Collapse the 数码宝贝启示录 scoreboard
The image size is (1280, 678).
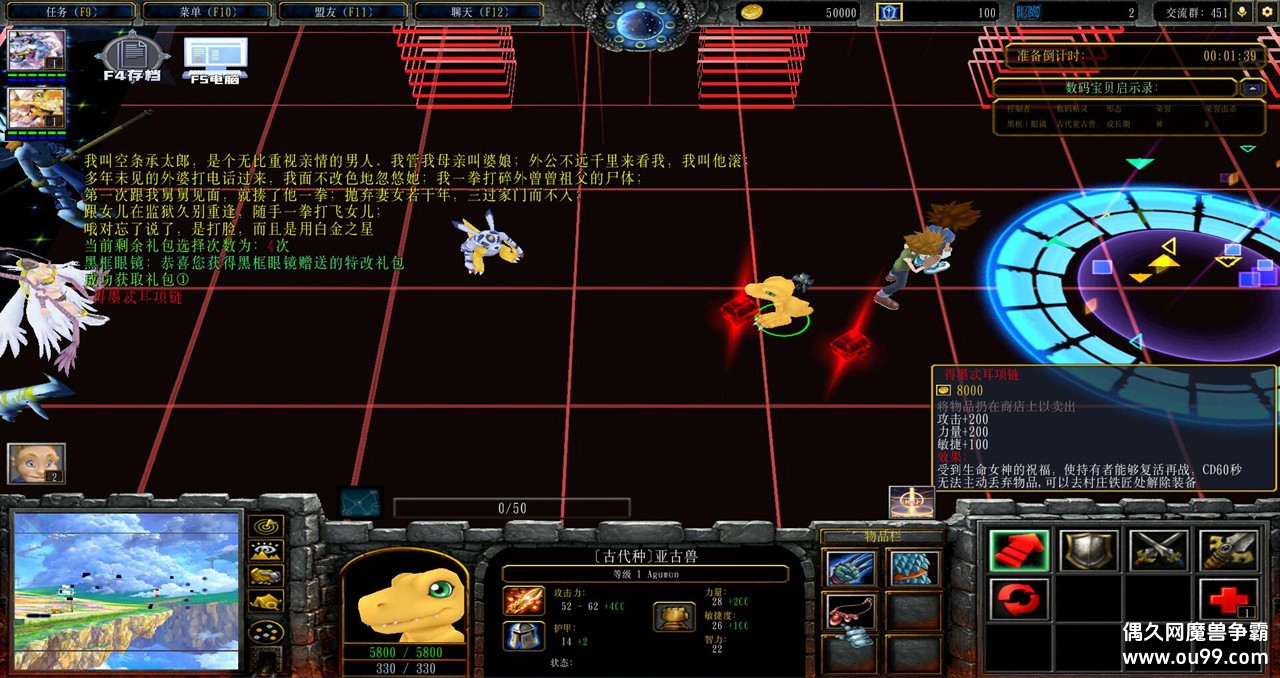tap(1252, 88)
